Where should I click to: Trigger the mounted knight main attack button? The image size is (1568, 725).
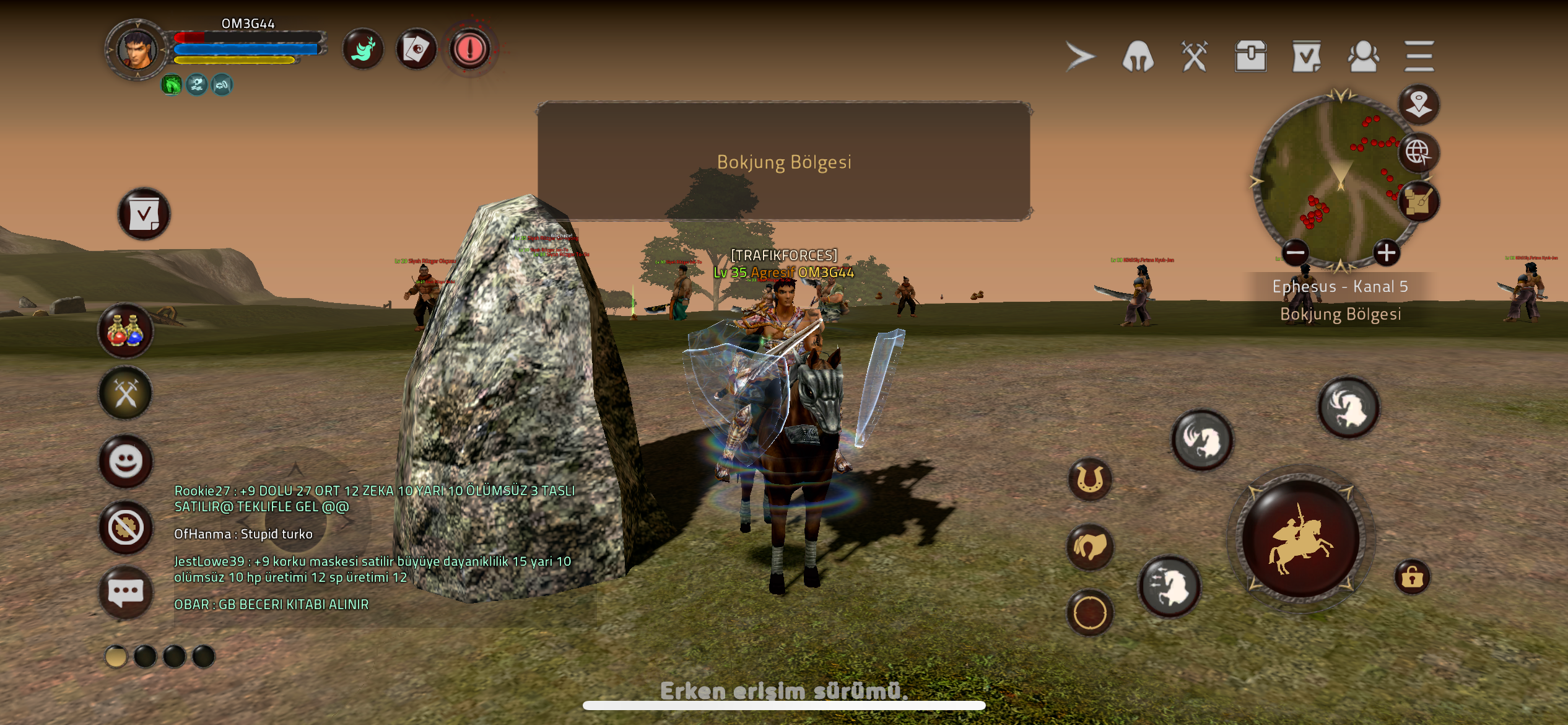tap(1300, 538)
